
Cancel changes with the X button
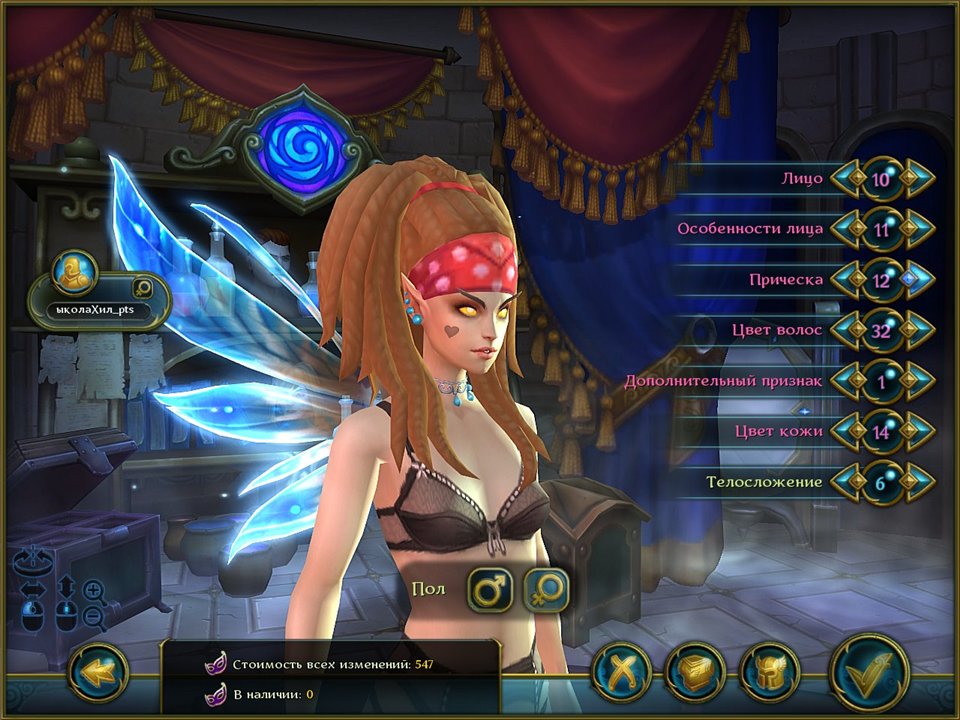621,671
